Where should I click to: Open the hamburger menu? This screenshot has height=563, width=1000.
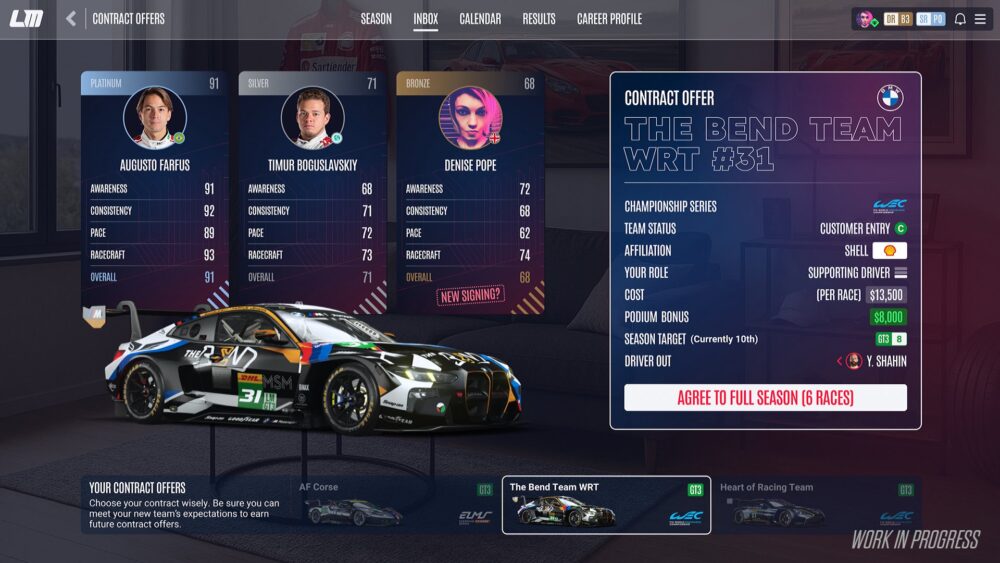(980, 19)
